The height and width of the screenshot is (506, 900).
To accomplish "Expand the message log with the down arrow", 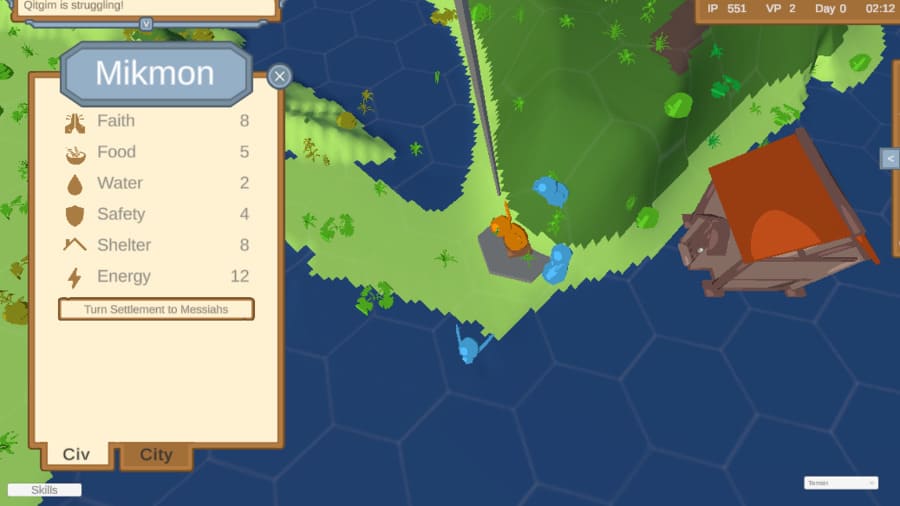I will tap(146, 23).
